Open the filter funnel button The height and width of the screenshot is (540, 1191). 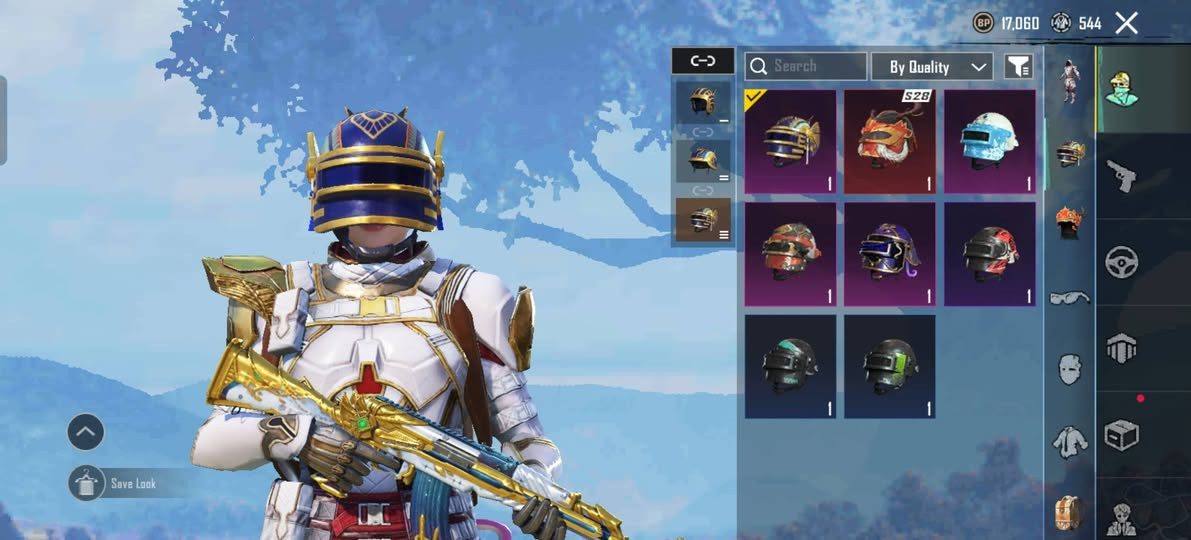point(1018,67)
